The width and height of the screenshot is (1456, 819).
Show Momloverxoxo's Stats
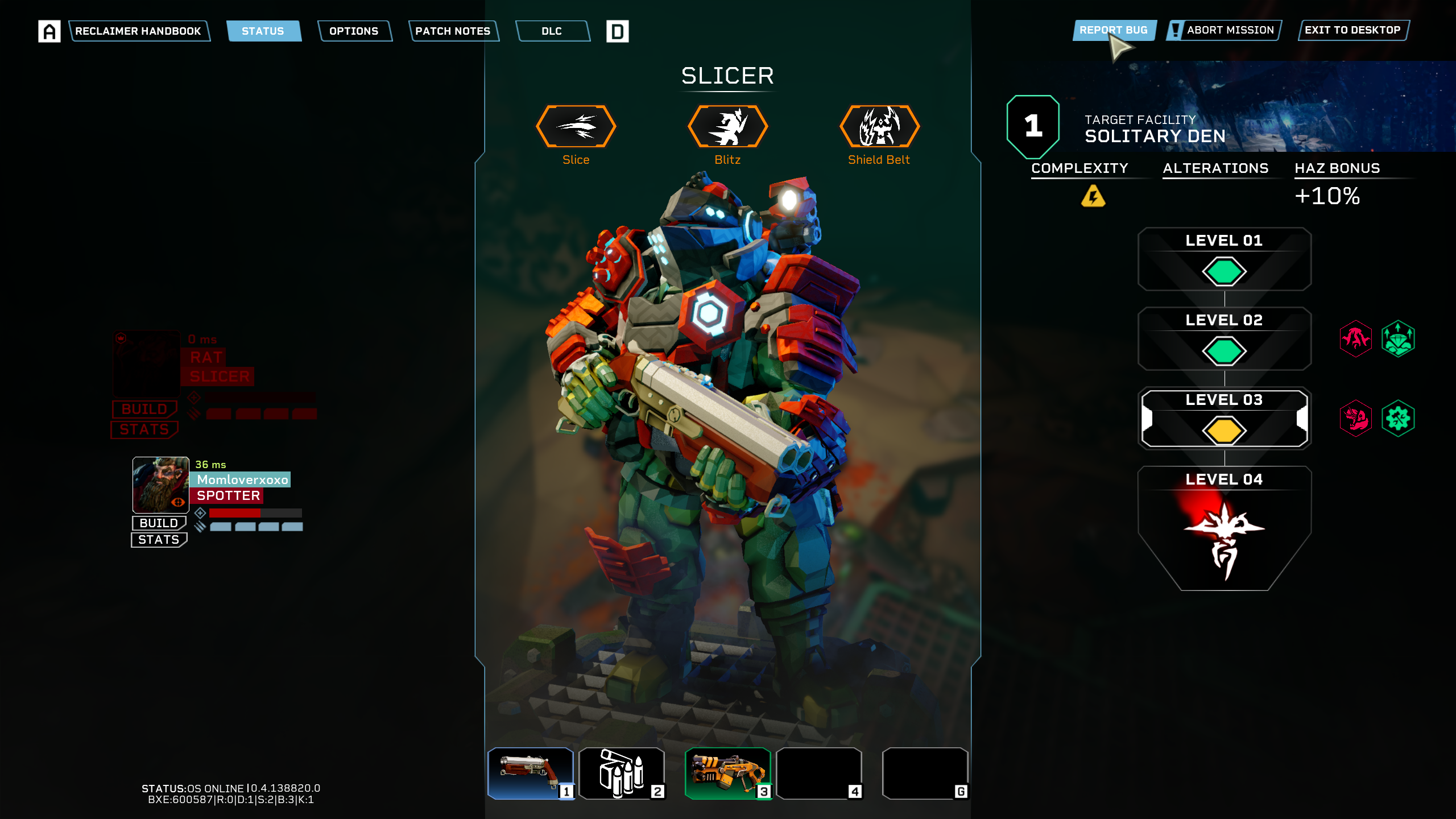pyautogui.click(x=159, y=540)
